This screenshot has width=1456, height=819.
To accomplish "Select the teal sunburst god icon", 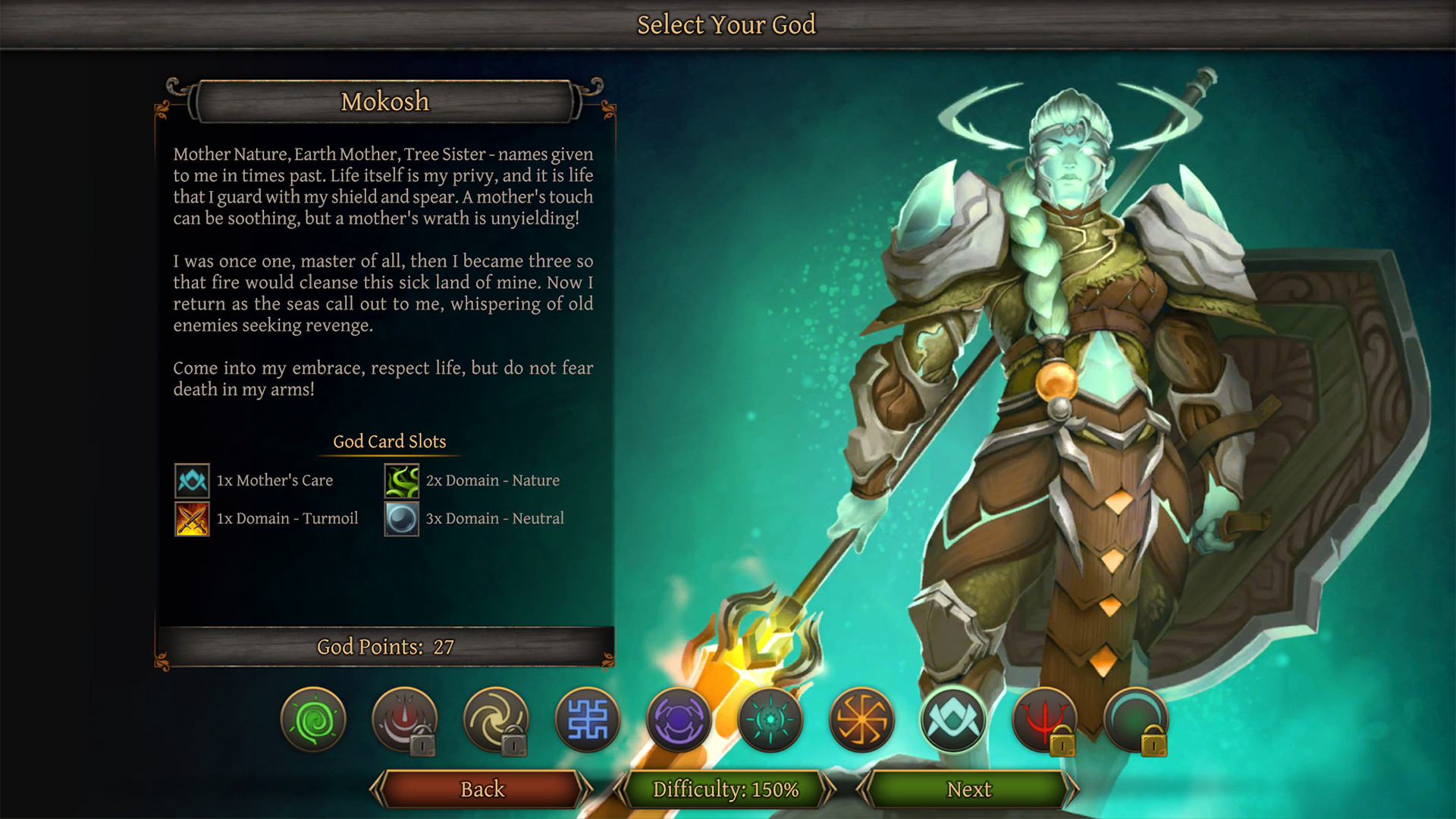I will pos(771,720).
